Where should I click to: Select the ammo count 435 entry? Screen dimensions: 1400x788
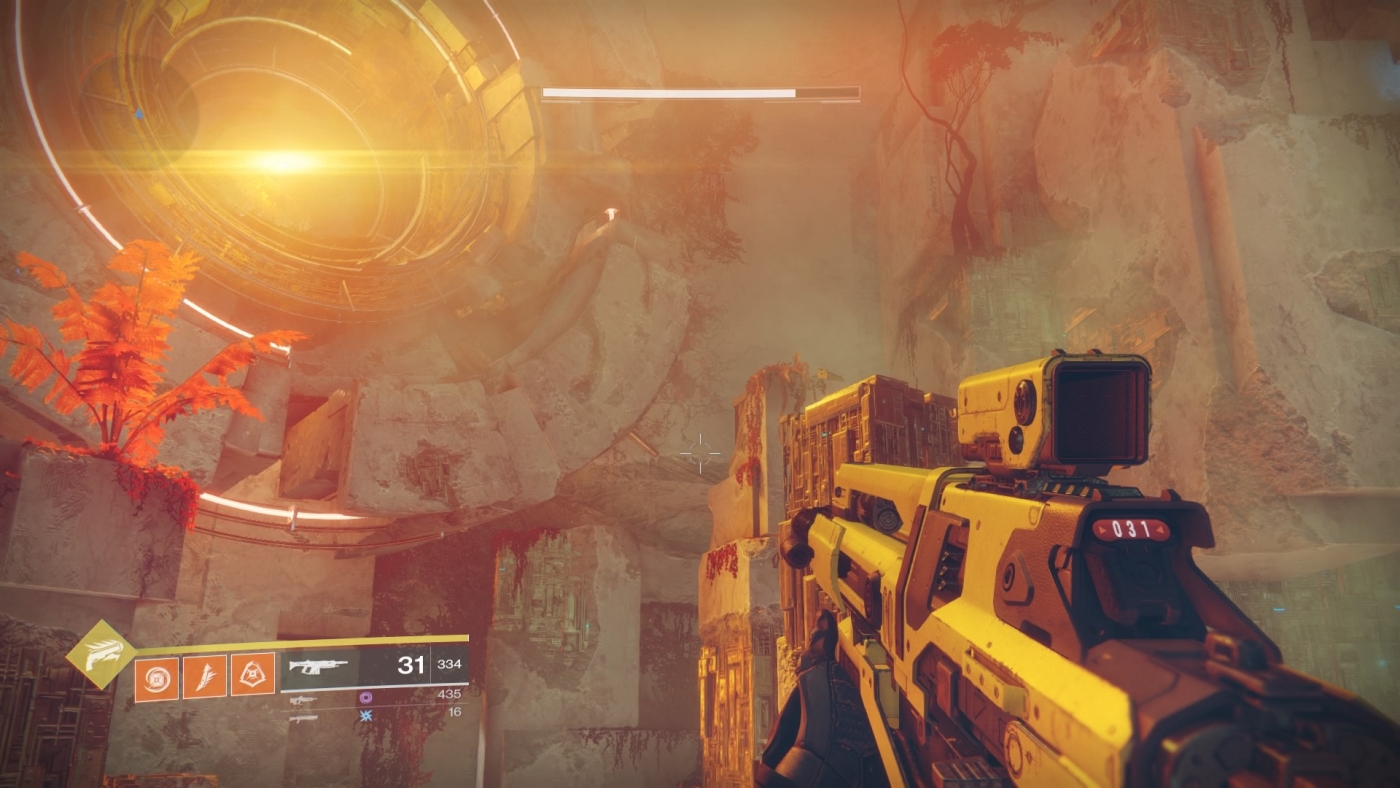coord(450,695)
